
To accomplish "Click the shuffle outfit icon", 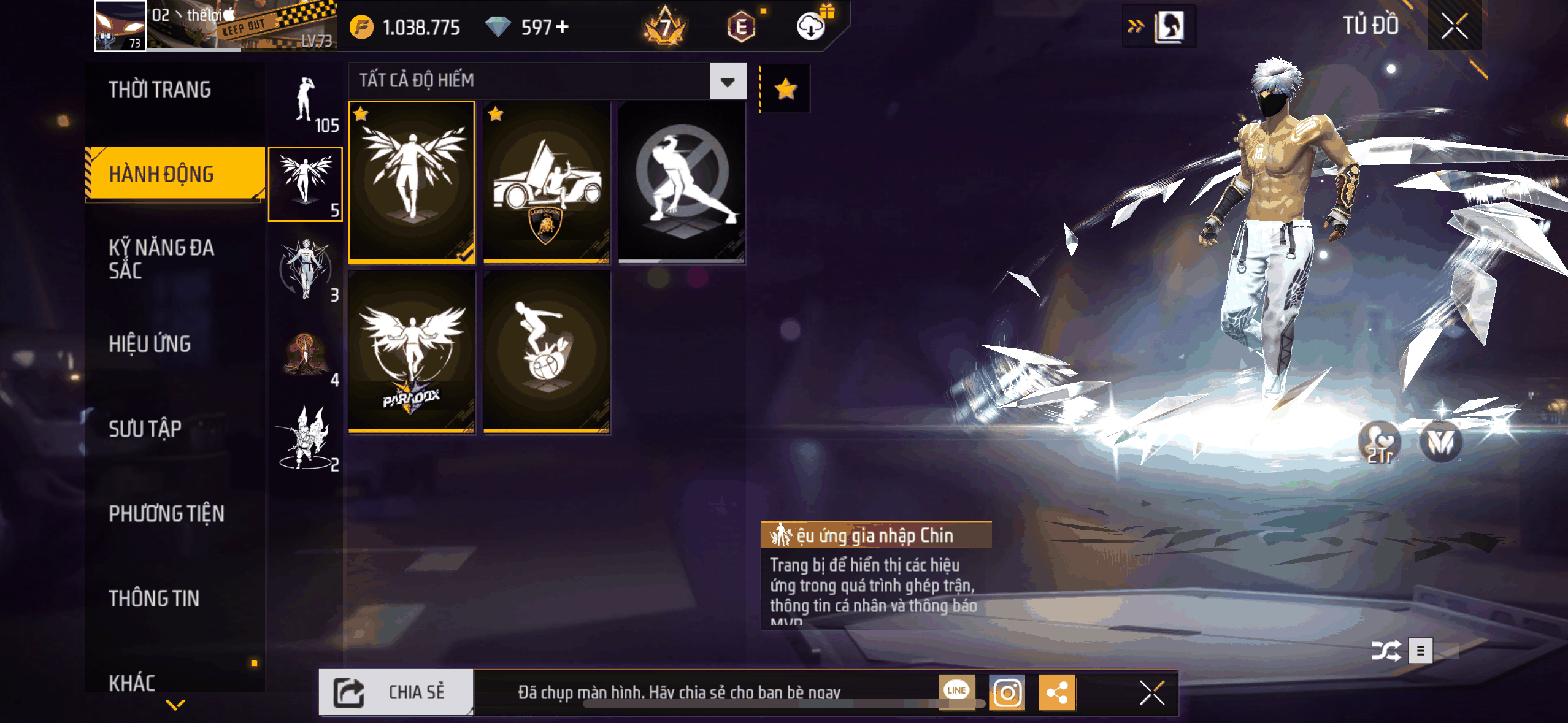I will click(1386, 651).
